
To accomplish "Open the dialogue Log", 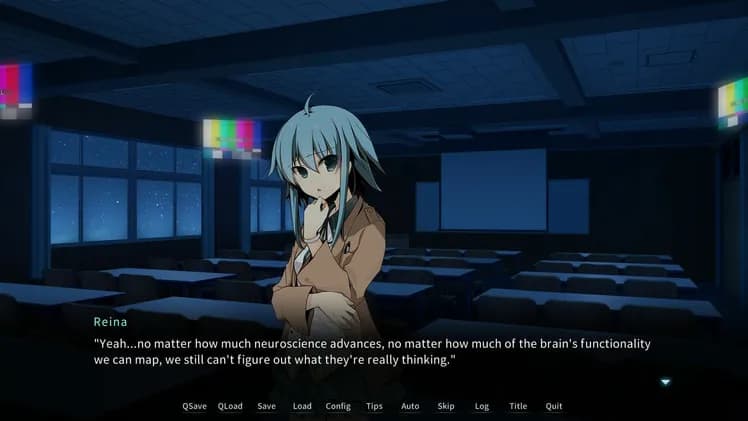I will point(482,406).
